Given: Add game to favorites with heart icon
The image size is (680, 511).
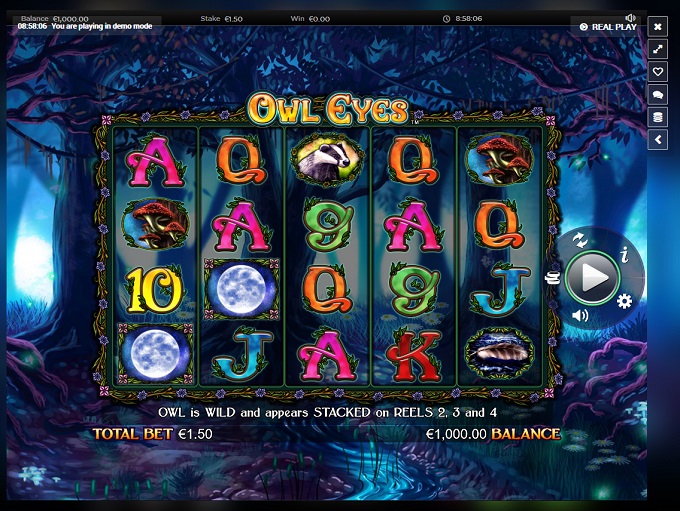Looking at the screenshot, I should 658,72.
